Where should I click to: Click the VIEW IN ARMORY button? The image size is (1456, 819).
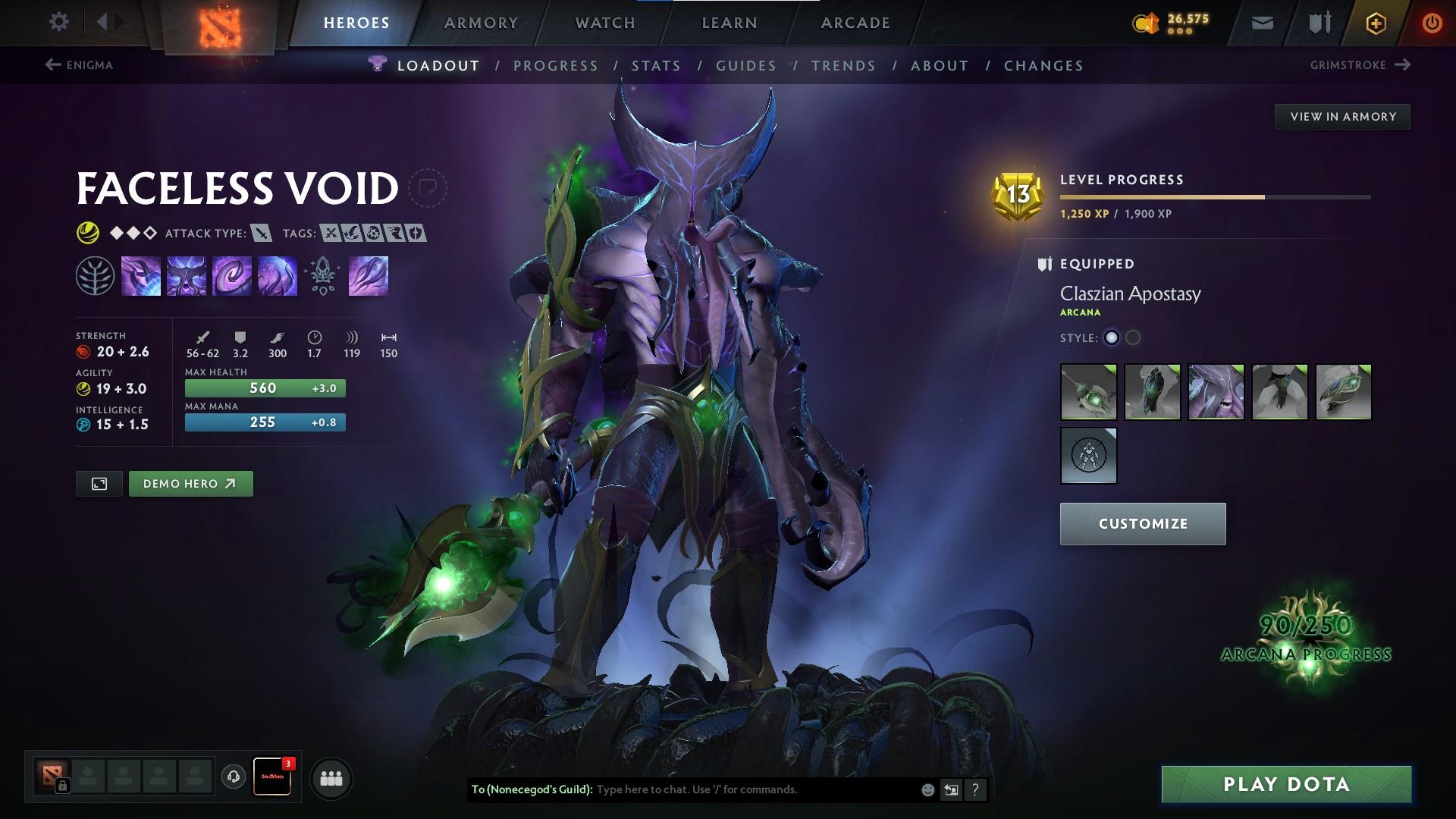(1342, 116)
